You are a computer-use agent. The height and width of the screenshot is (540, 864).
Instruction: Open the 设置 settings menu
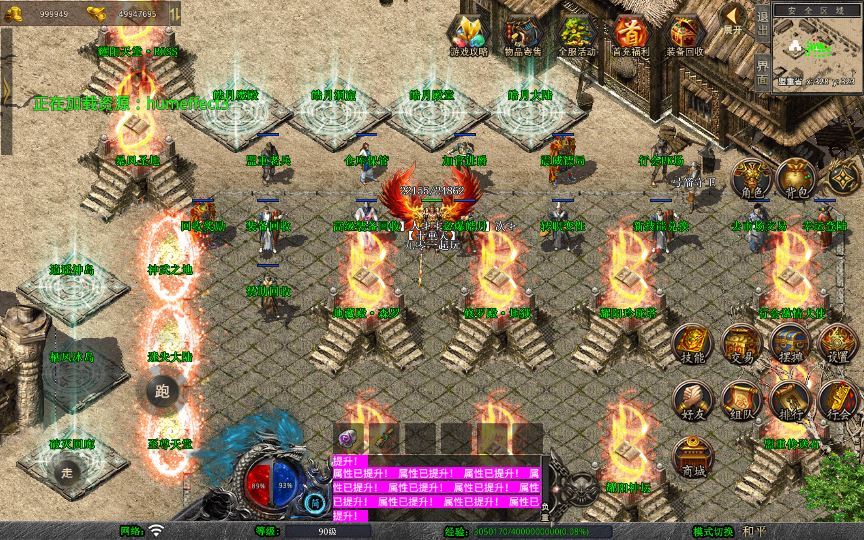(x=838, y=344)
